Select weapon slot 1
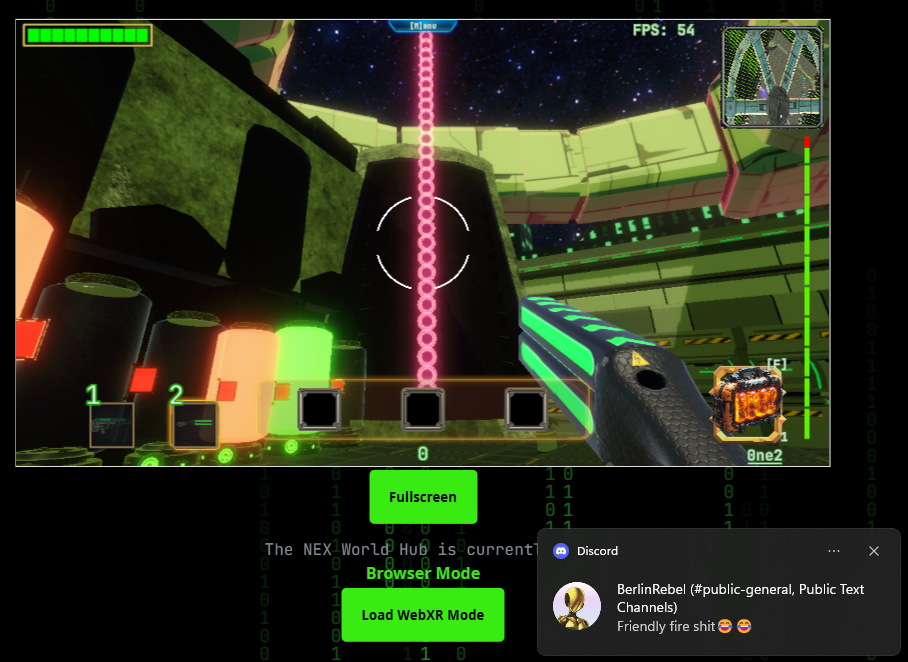 [112, 424]
